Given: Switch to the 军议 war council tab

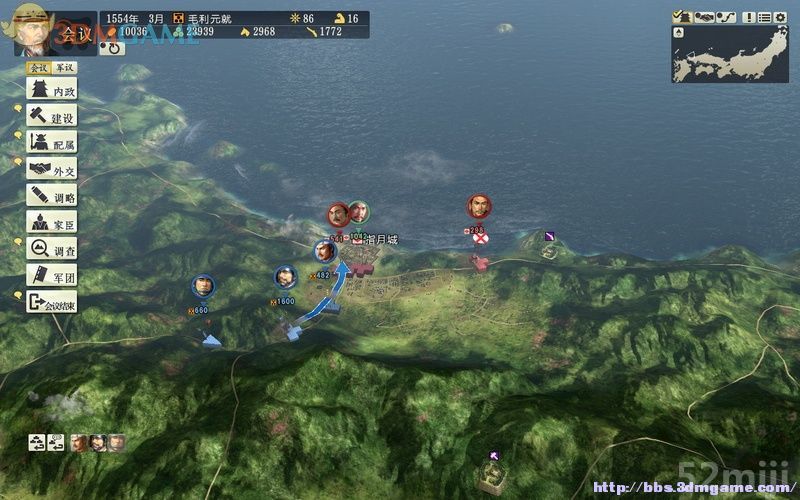Looking at the screenshot, I should [x=64, y=68].
